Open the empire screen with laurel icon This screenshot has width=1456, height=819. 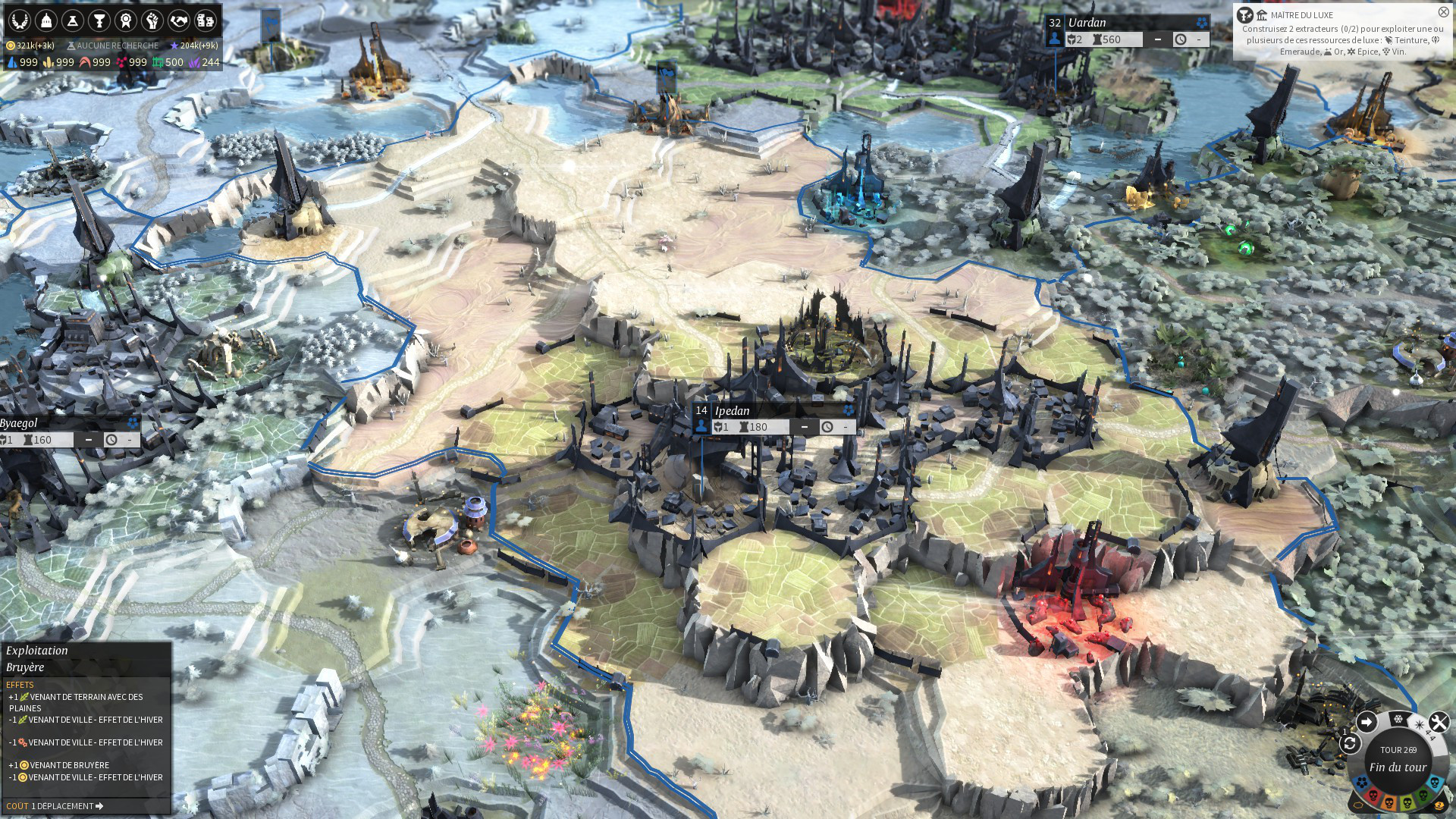[20, 20]
